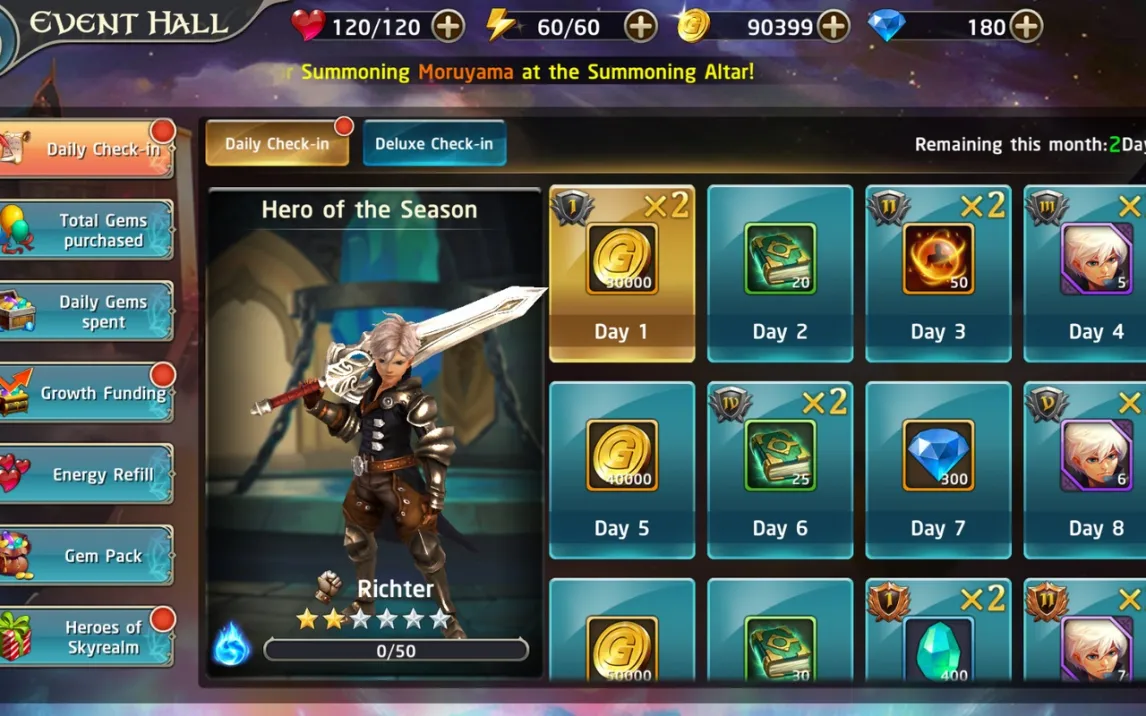Viewport: 1146px width, 716px height.
Task: Pick the Day 7 blue gem reward
Action: (938, 470)
